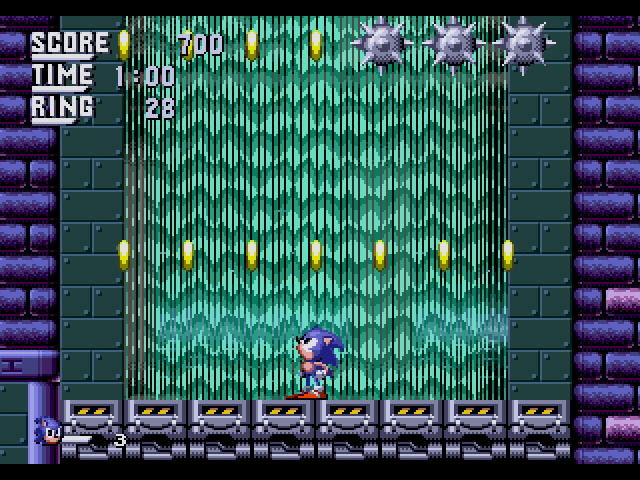
Task: Click the Sonic lives icon
Action: 50,432
